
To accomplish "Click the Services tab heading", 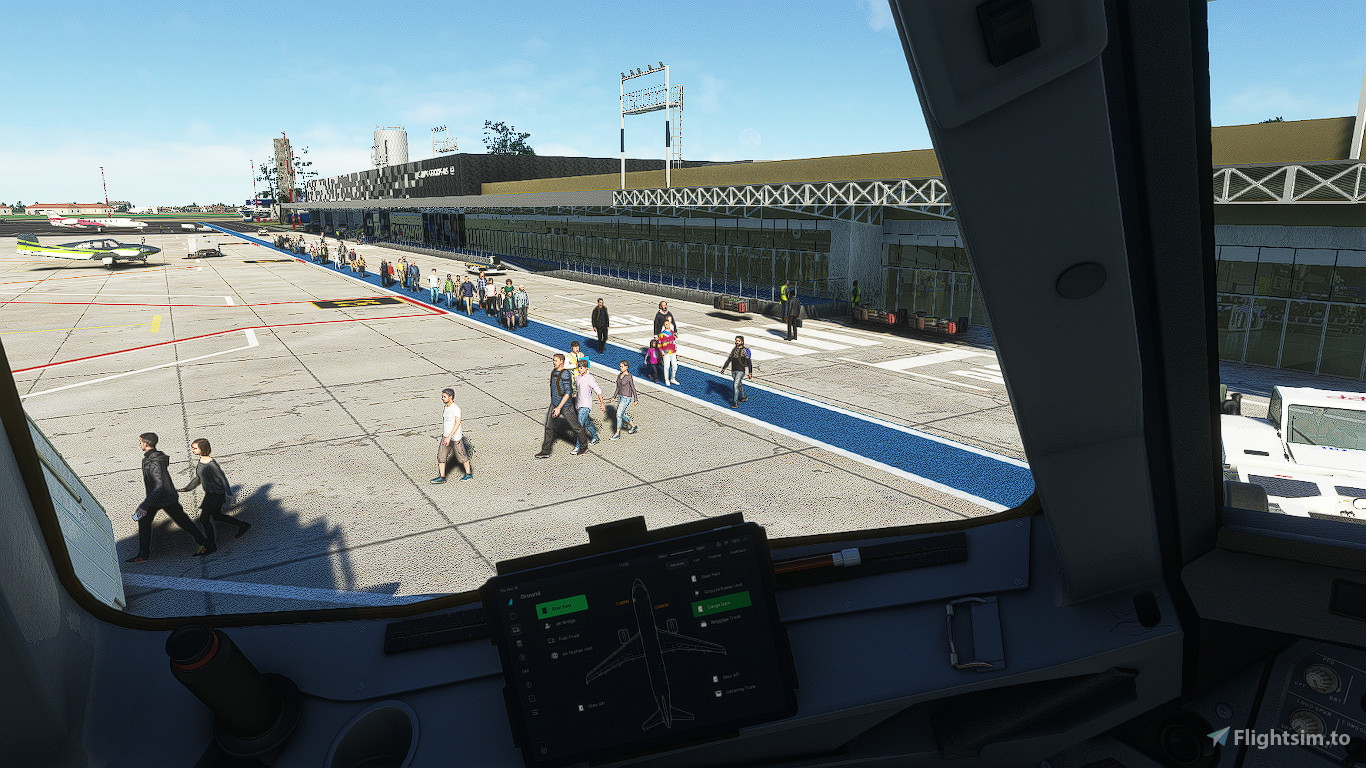I will point(676,564).
